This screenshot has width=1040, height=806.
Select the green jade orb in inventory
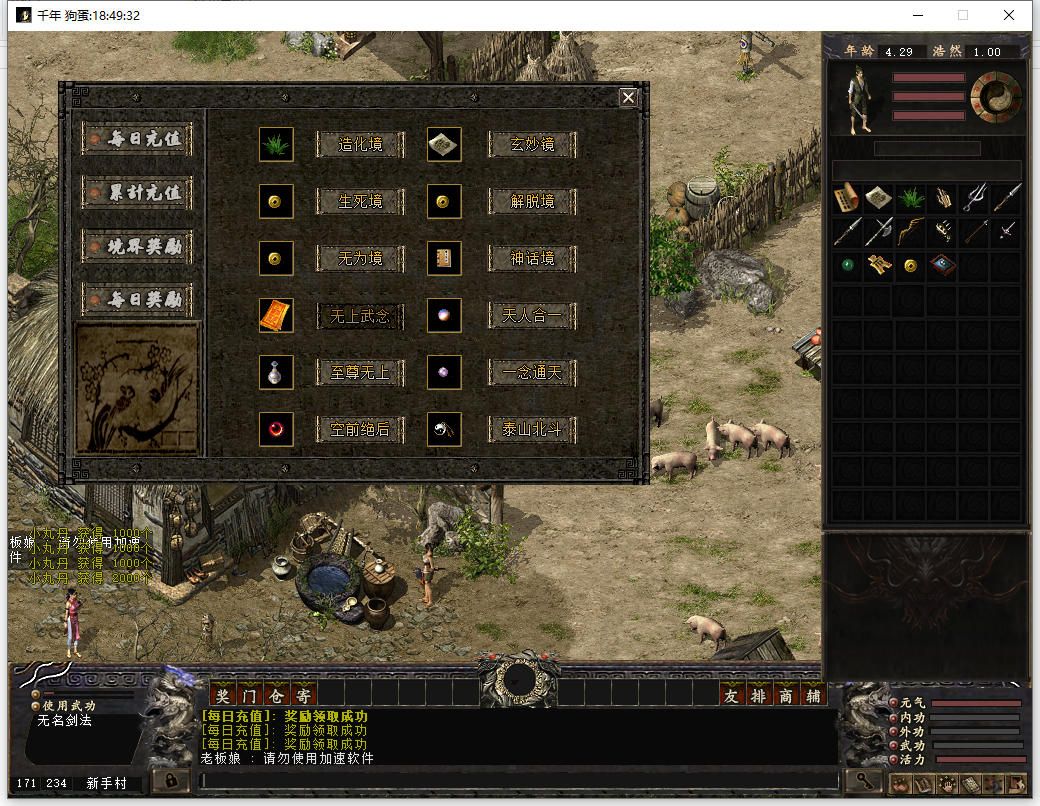pos(846,266)
